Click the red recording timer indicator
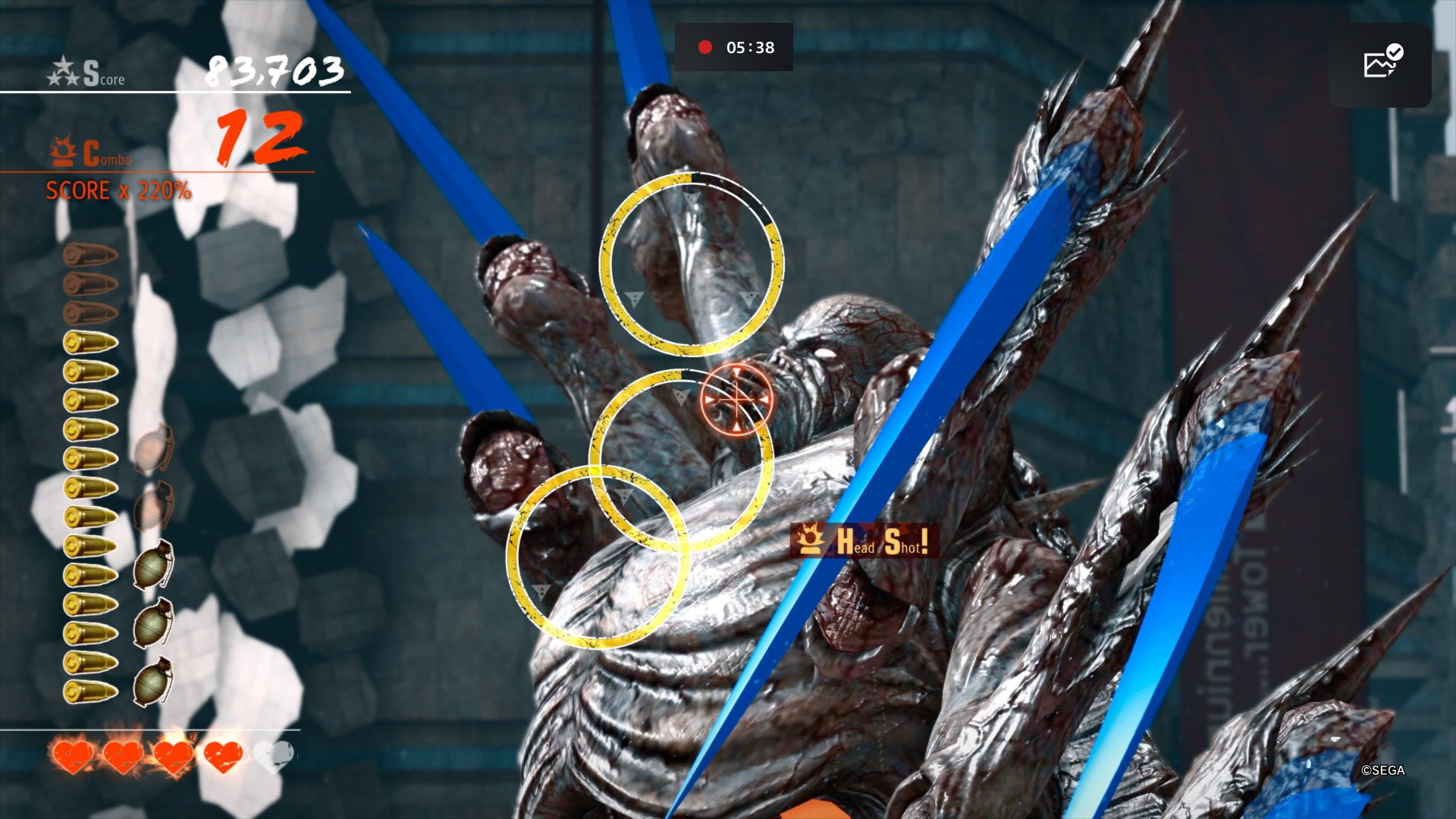The width and height of the screenshot is (1456, 819). [x=734, y=47]
